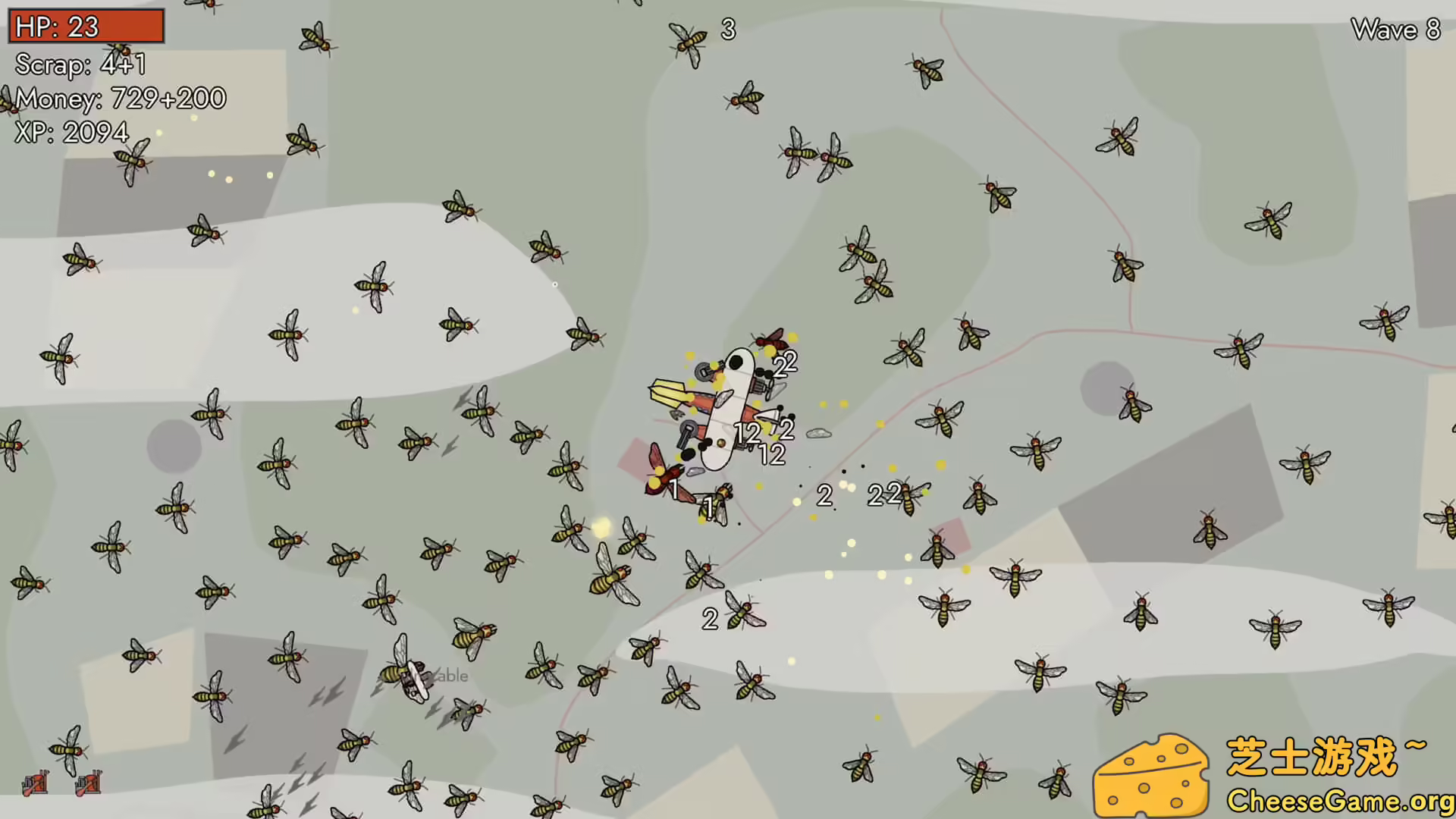Click the damage number 22 near the plane
Image resolution: width=1456 pixels, height=819 pixels.
785,364
